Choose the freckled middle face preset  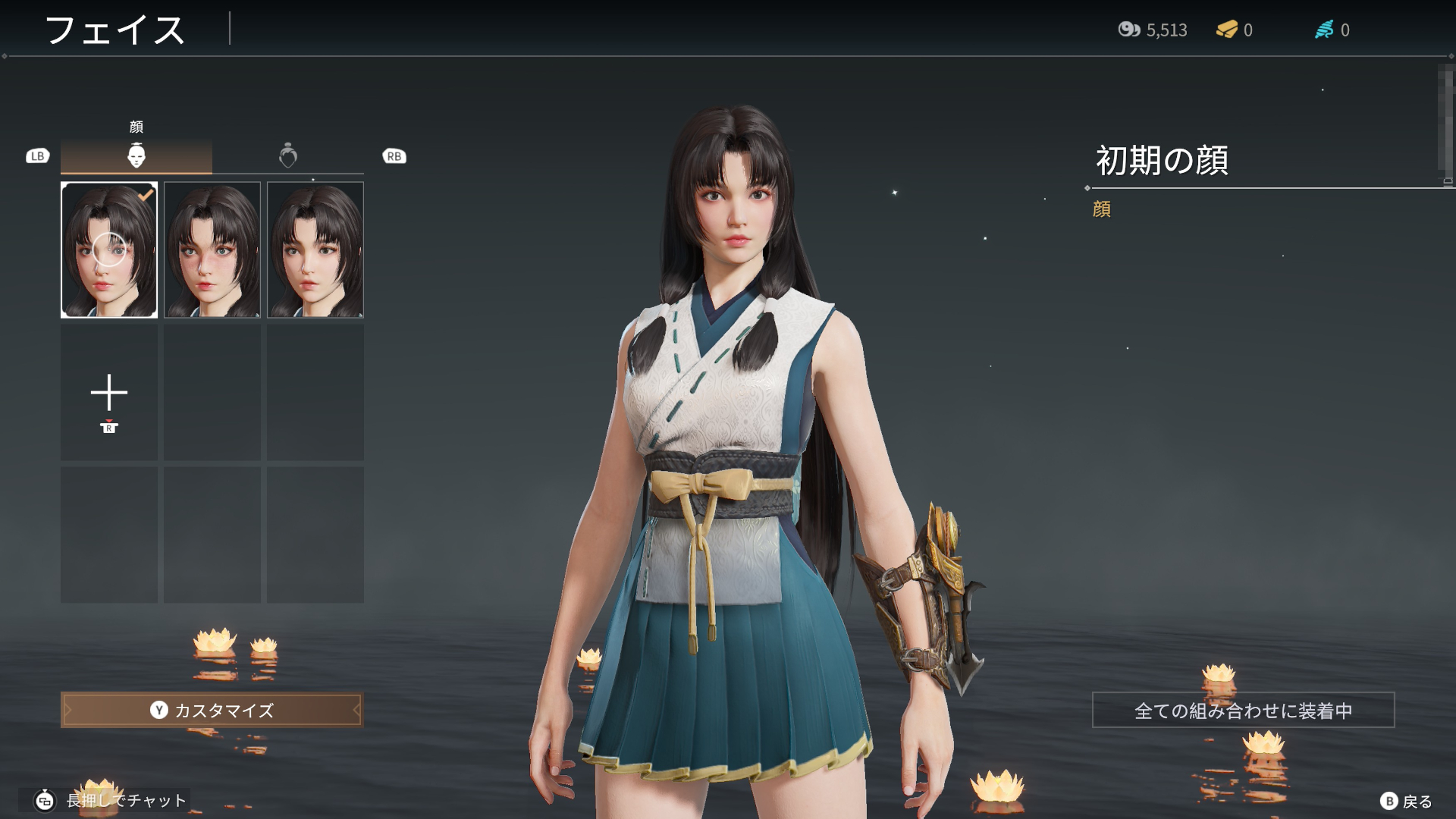point(212,249)
